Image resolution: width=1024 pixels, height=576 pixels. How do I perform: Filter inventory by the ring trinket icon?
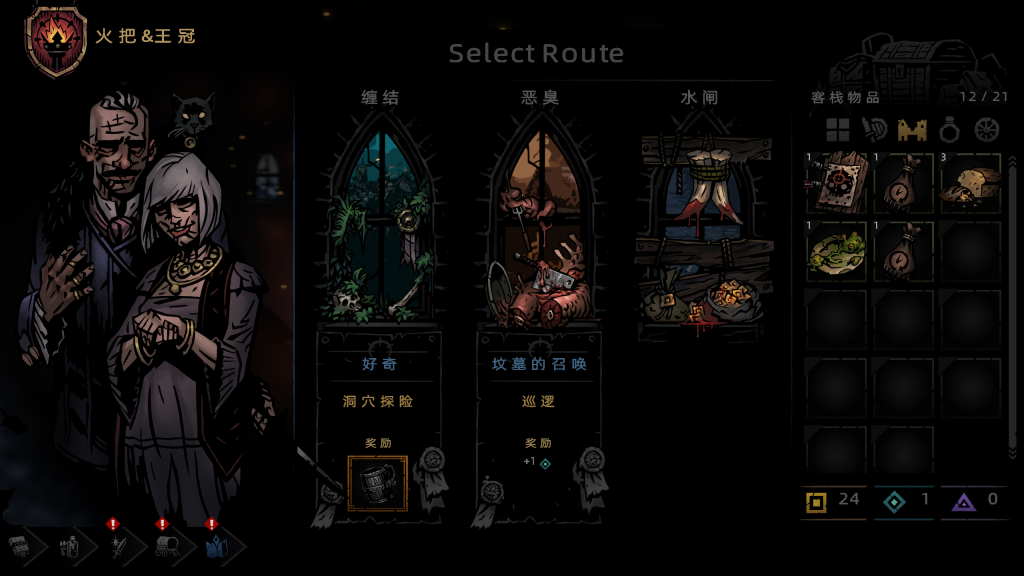[x=950, y=129]
